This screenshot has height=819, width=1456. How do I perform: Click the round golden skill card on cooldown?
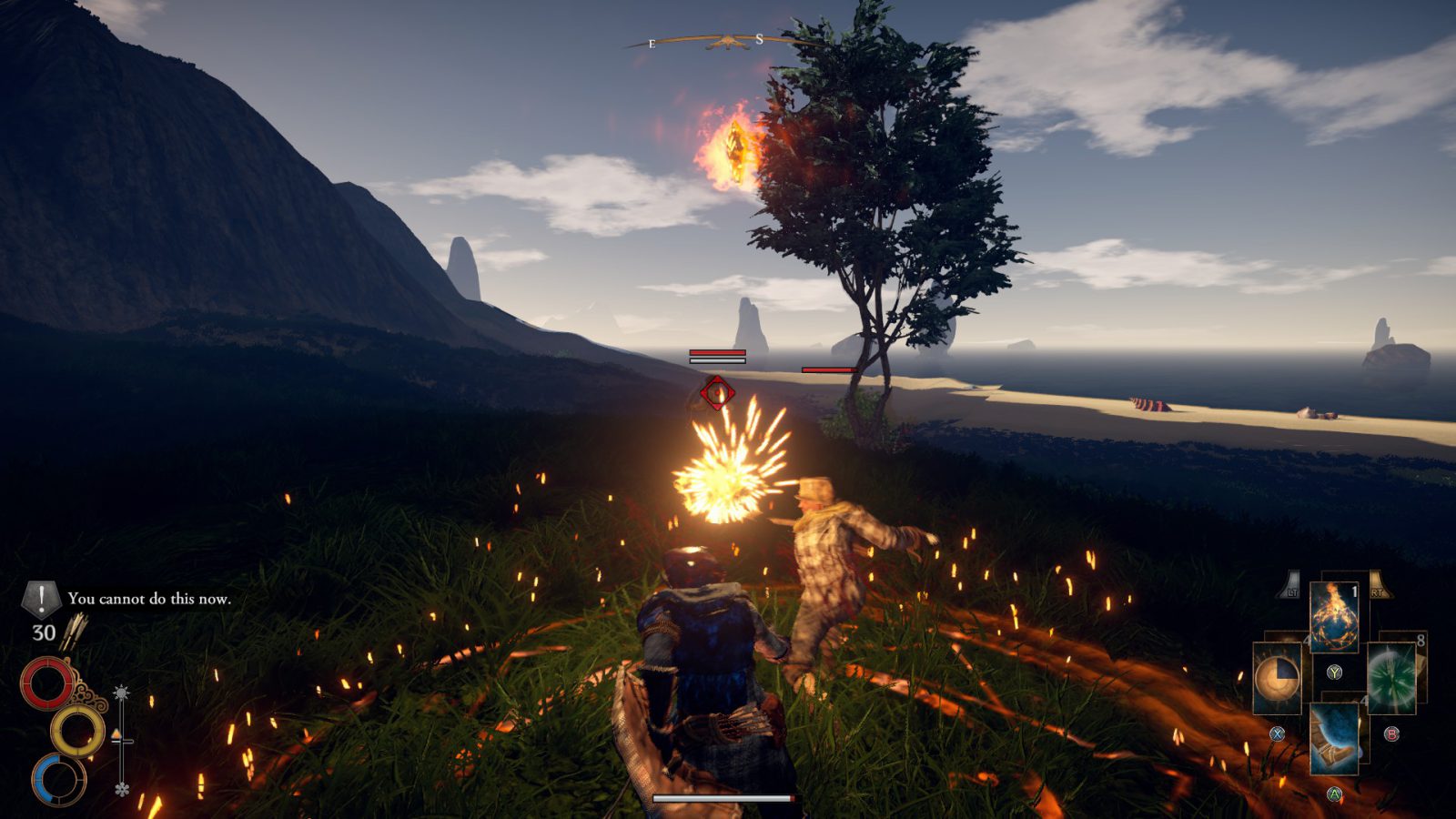click(x=1278, y=678)
